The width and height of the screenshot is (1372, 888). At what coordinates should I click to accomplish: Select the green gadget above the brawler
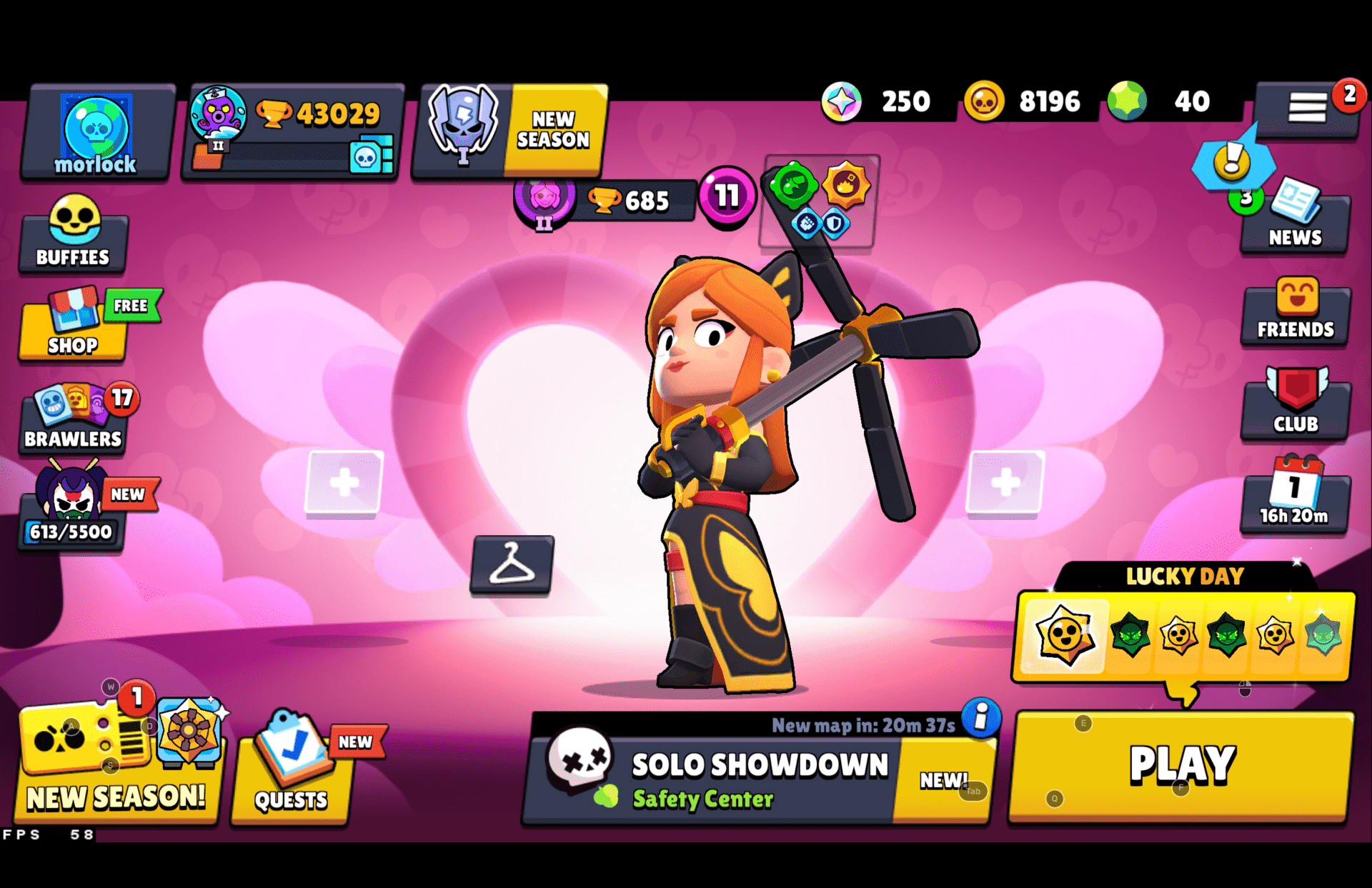(x=795, y=184)
